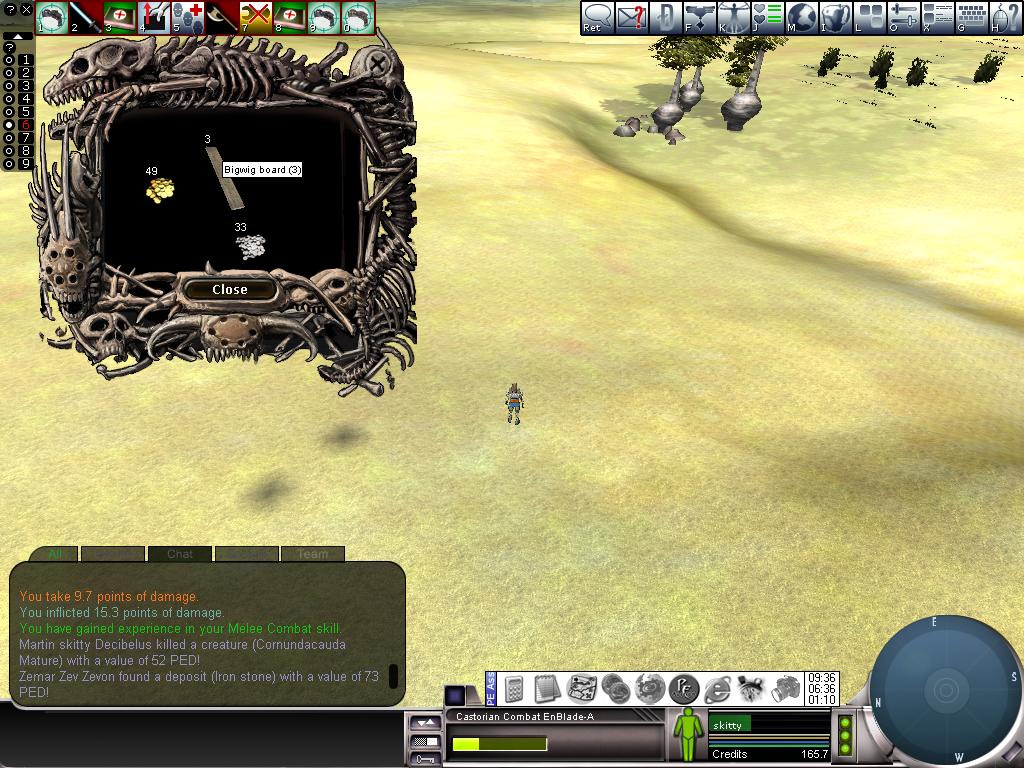Open the calculator tool icon

pos(514,688)
